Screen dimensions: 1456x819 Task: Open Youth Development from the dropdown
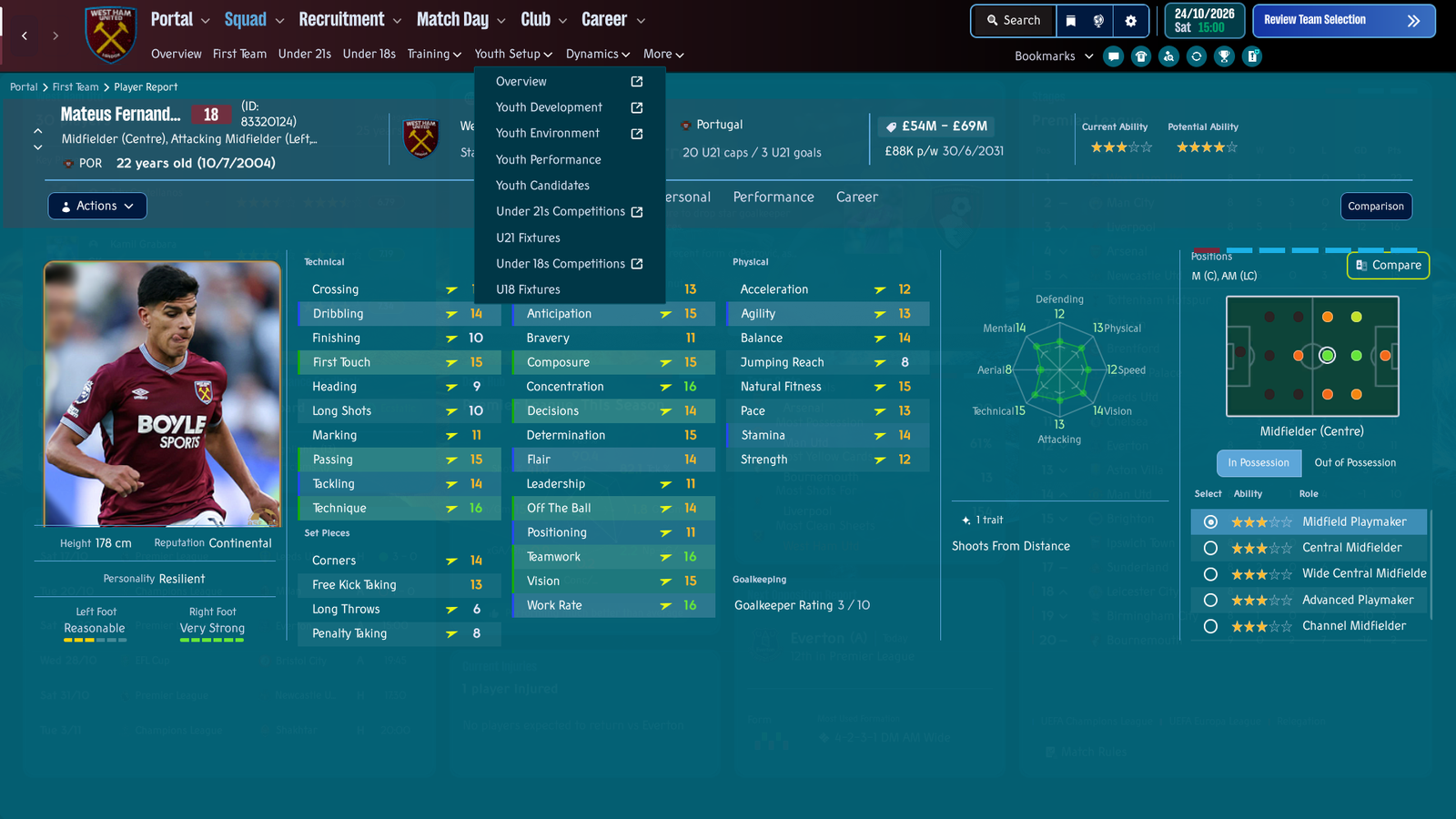tap(549, 107)
